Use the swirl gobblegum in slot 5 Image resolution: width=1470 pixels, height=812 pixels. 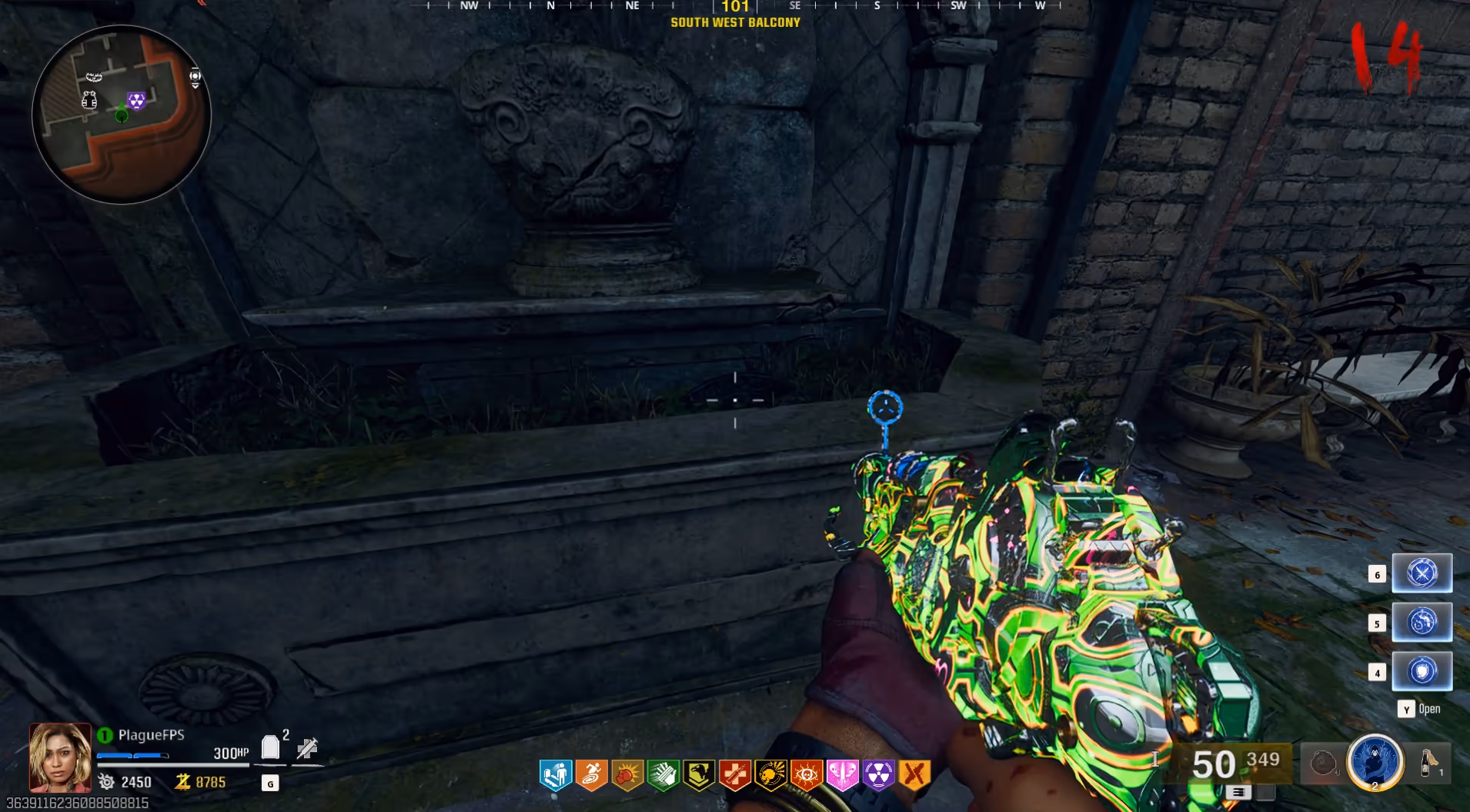coord(1422,622)
